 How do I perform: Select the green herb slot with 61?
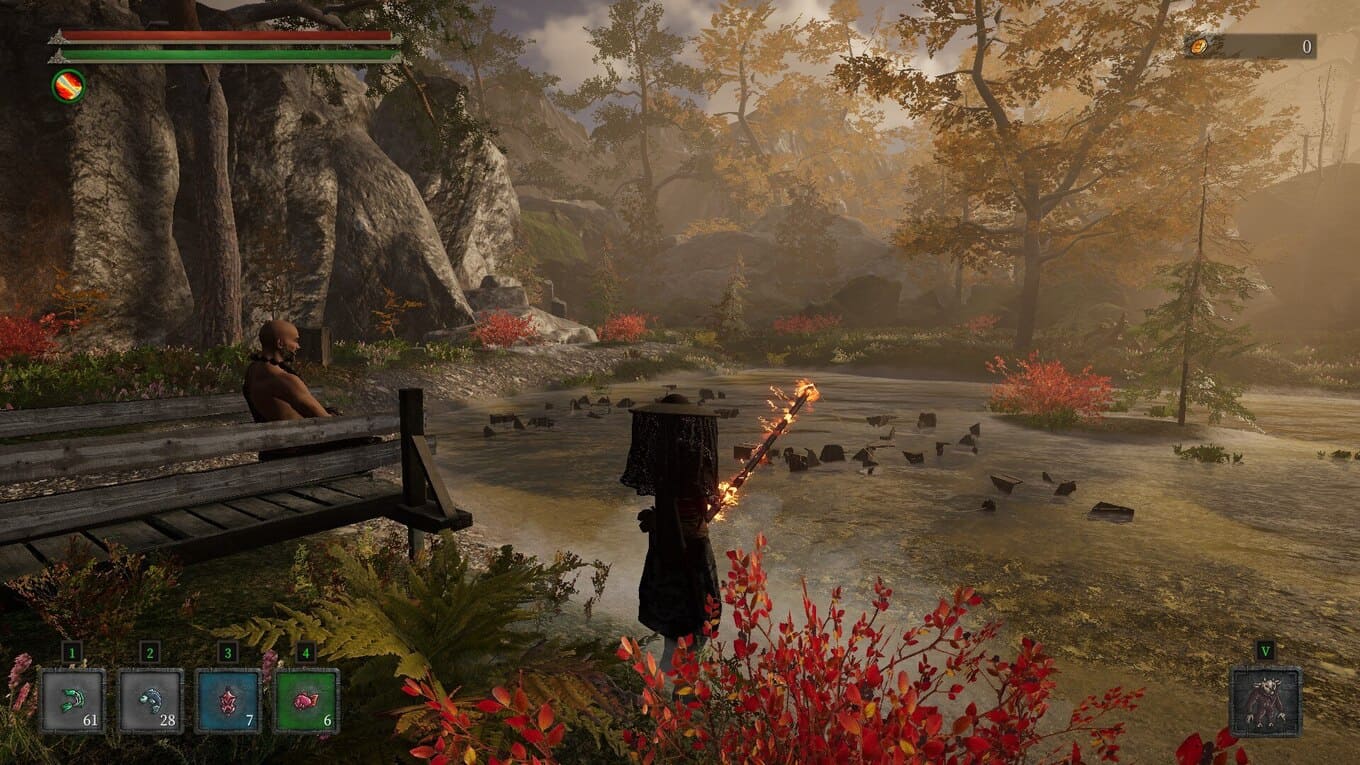pyautogui.click(x=72, y=700)
